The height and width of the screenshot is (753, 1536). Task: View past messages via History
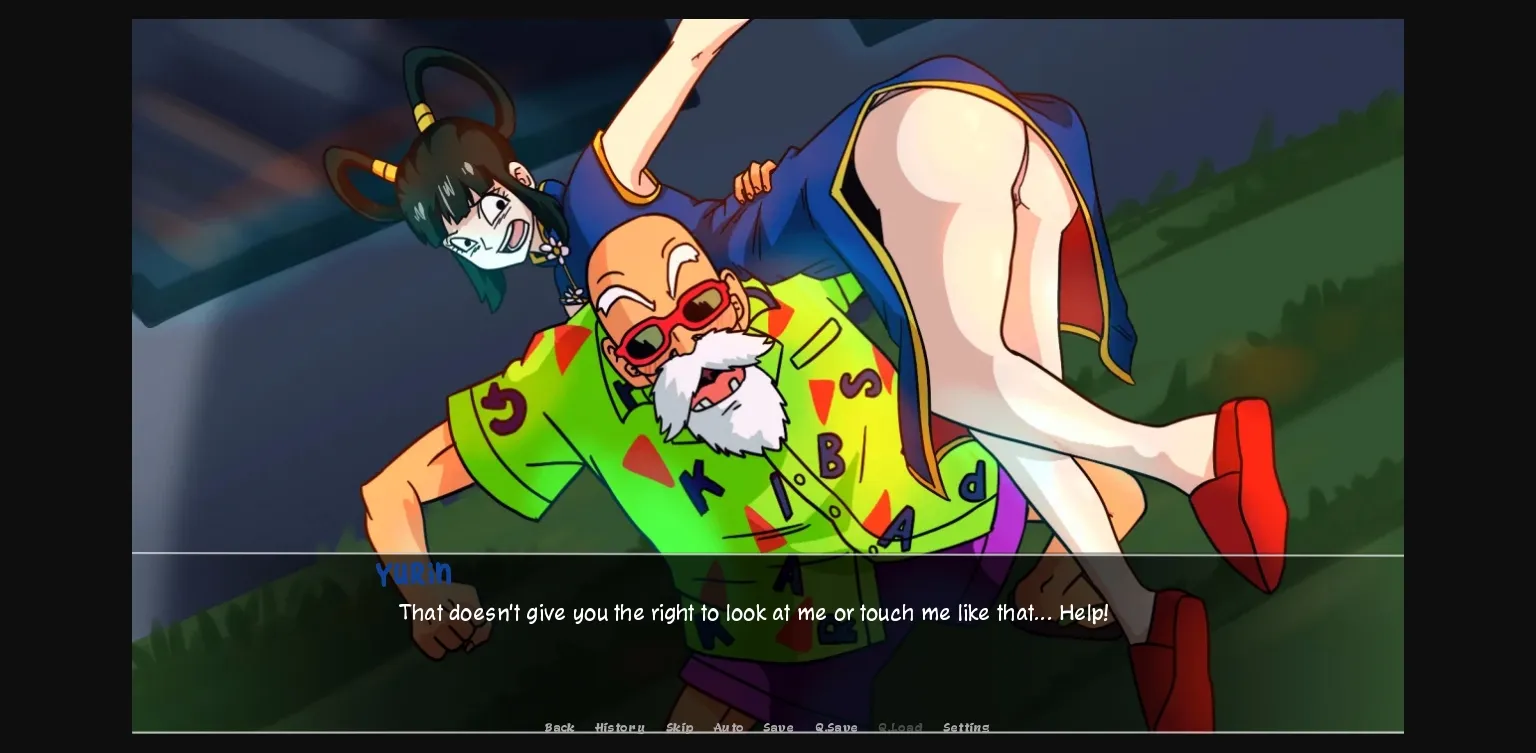pyautogui.click(x=620, y=728)
